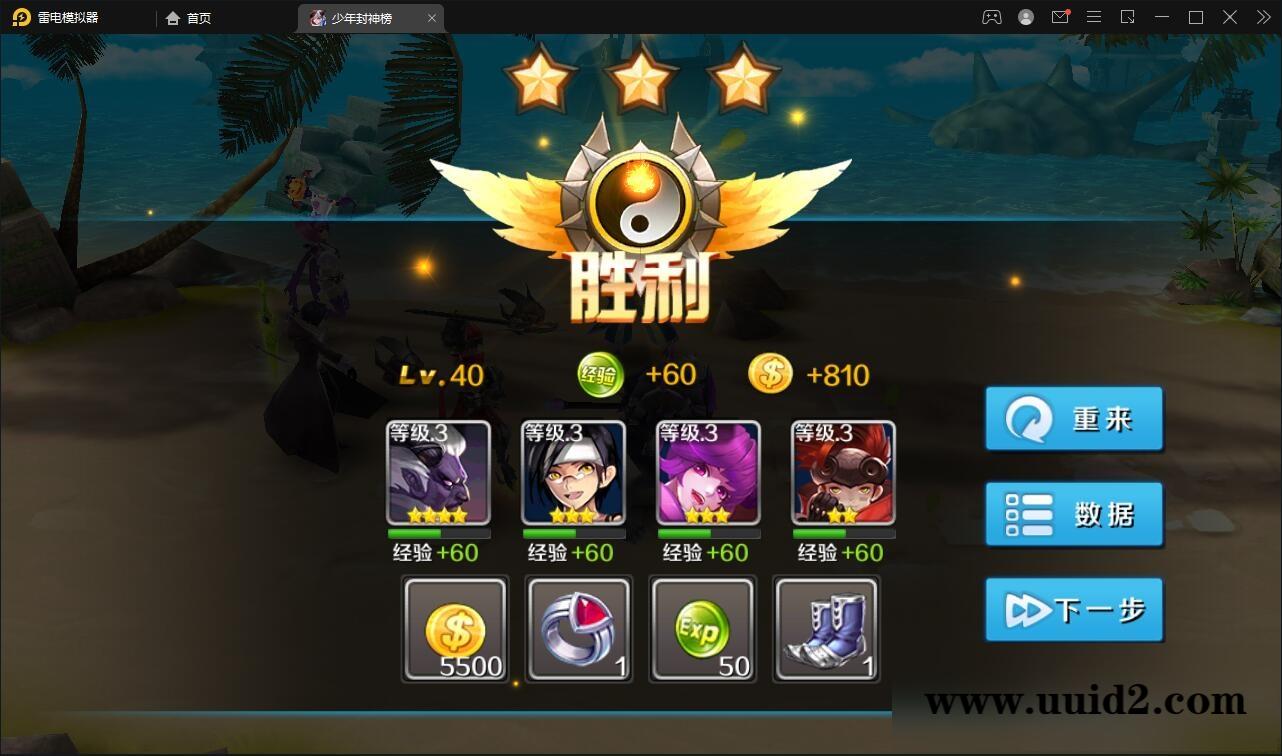Click the green 经验 experience orb icon
The image size is (1282, 756).
[599, 375]
